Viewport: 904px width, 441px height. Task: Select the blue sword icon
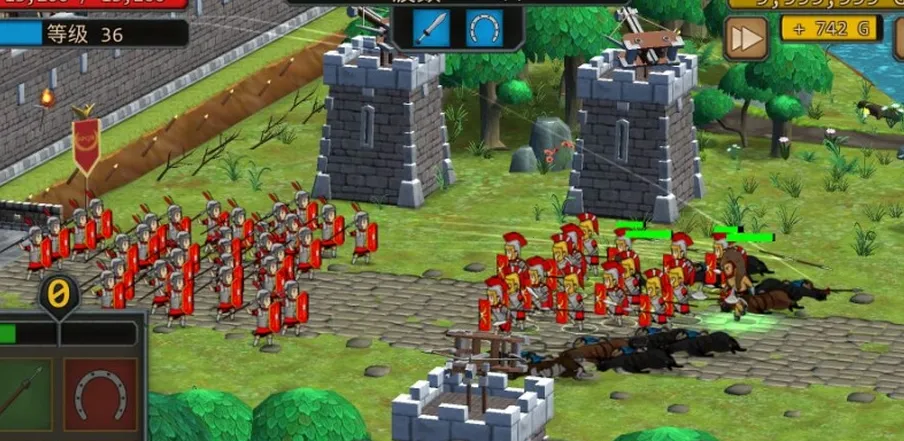[435, 28]
